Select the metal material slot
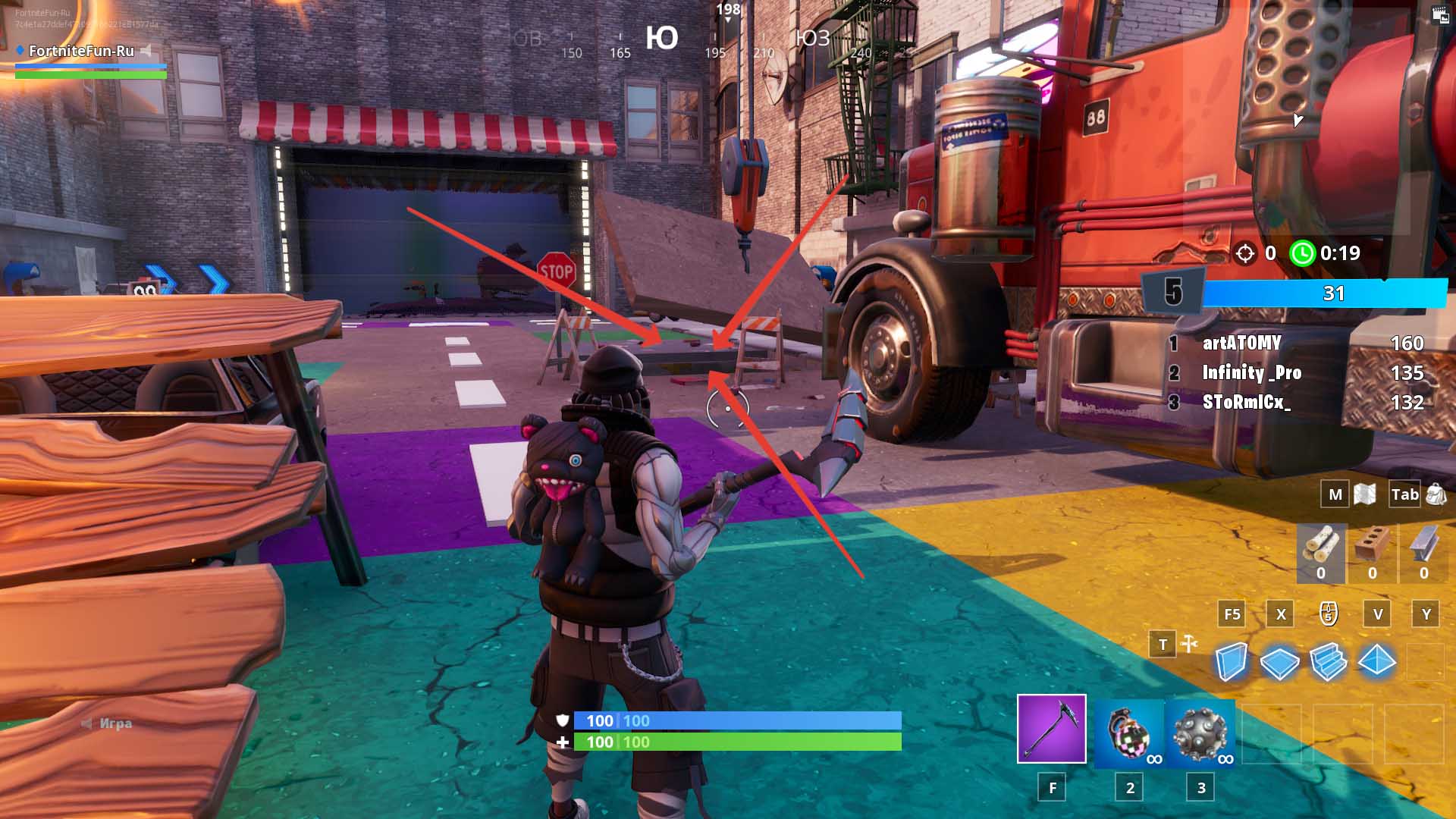This screenshot has height=819, width=1456. coord(1423,553)
